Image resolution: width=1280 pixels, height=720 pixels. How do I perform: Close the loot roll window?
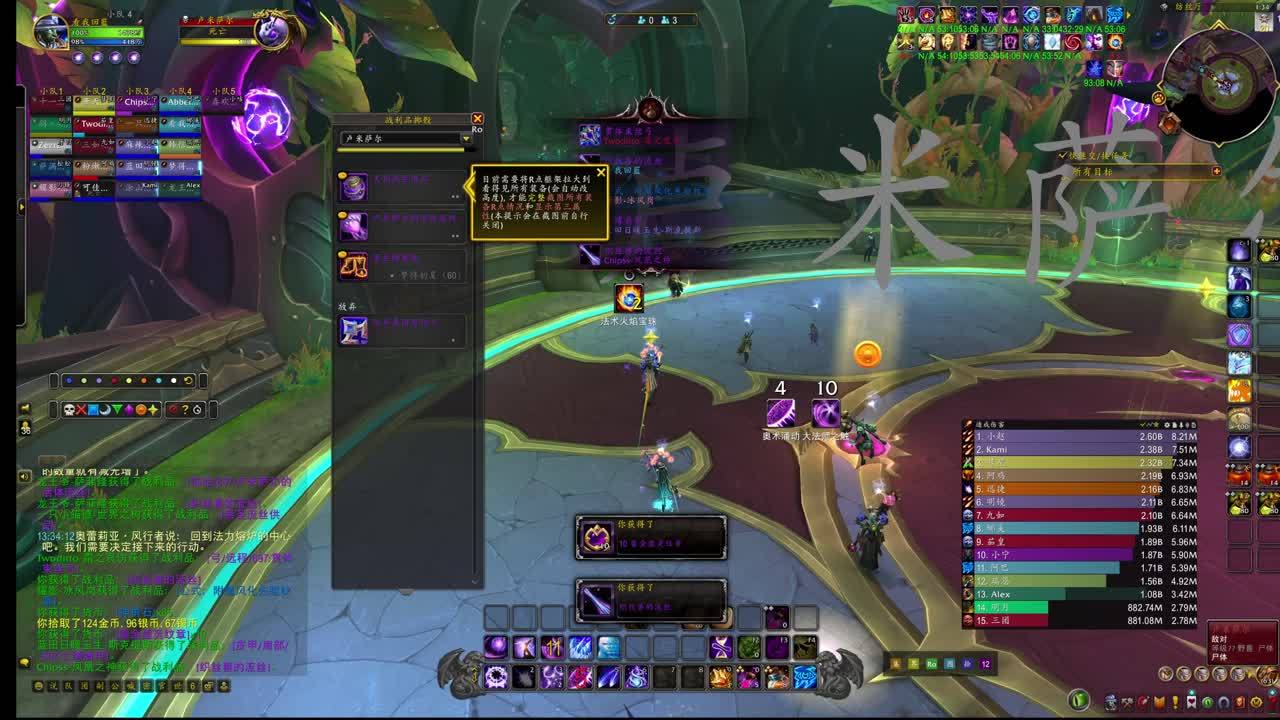coord(477,119)
